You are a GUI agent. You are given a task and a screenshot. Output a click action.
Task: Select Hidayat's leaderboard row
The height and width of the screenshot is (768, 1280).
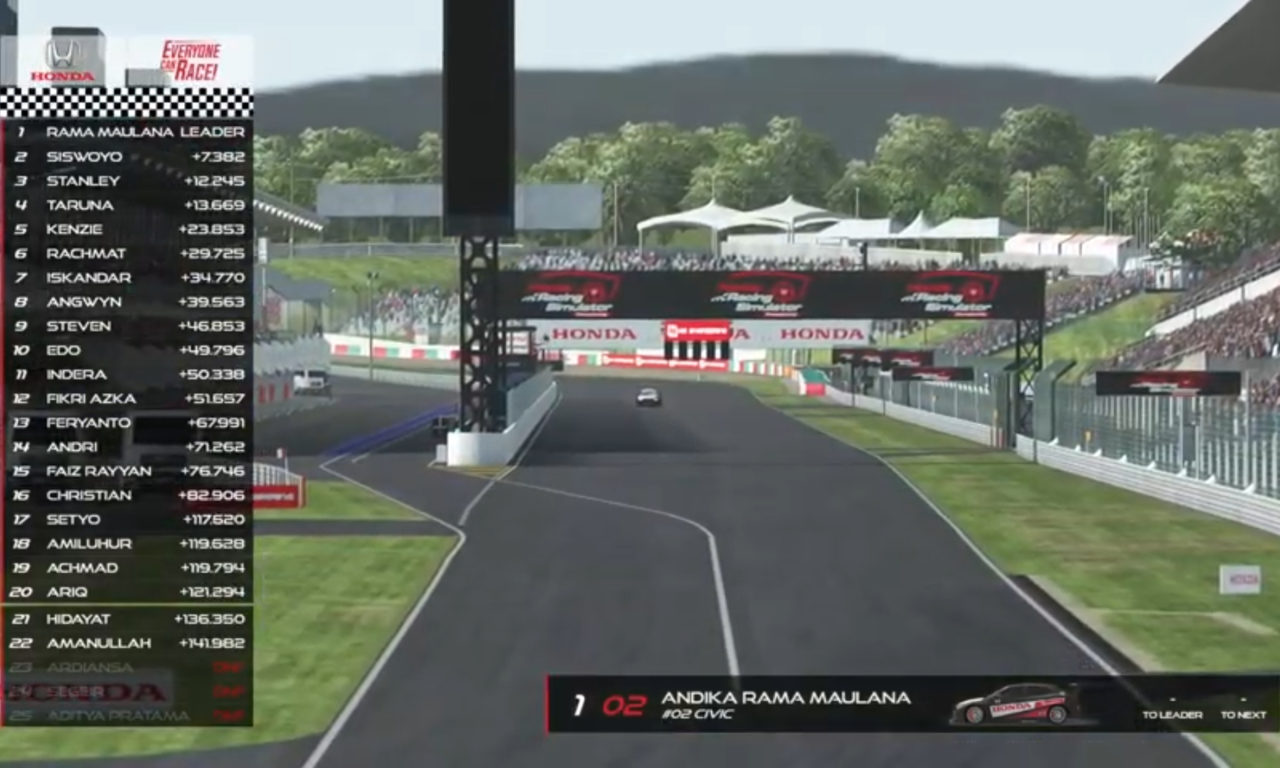coord(128,619)
